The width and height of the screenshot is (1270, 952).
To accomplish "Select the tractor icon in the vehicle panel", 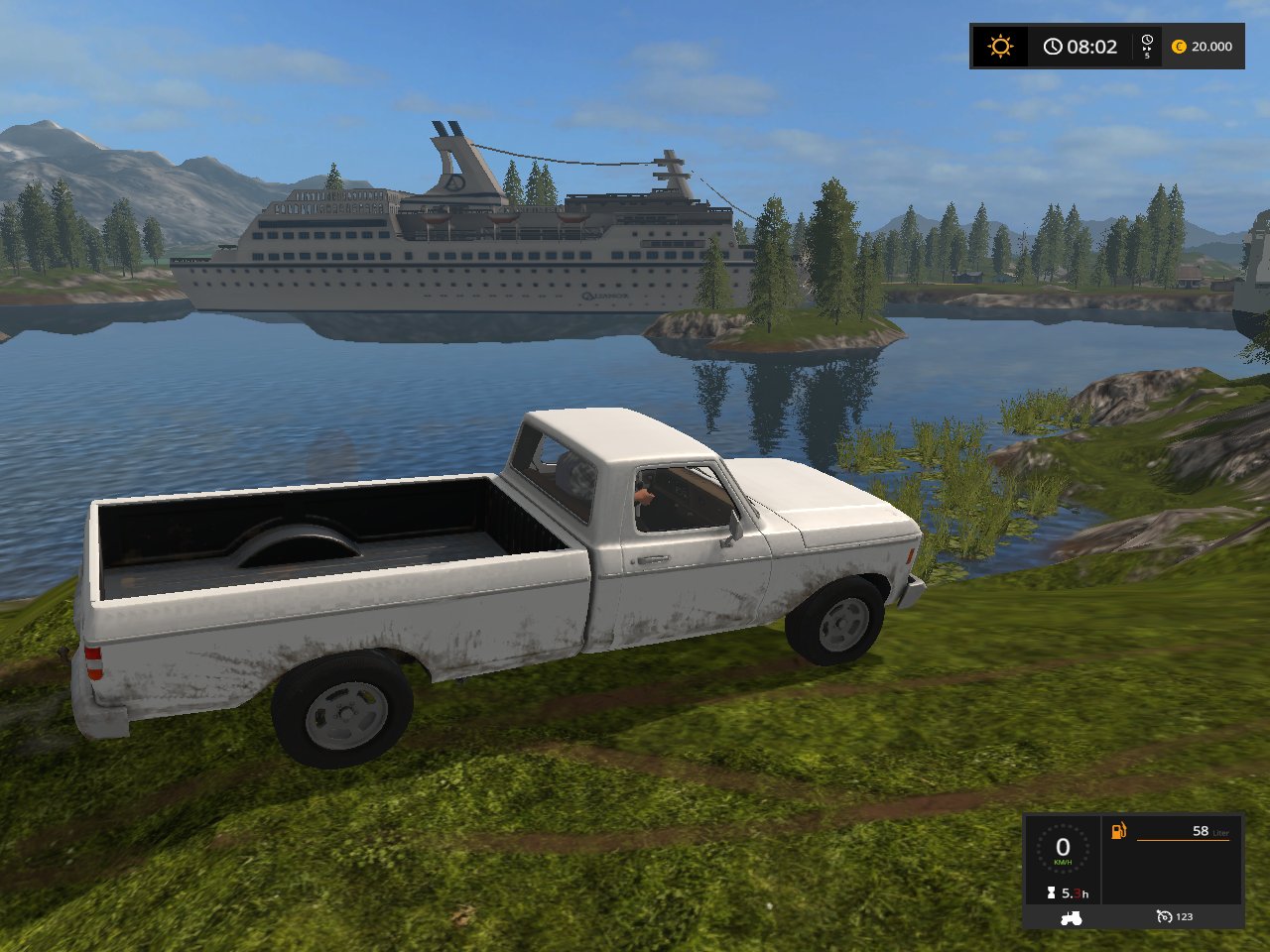I will (x=1072, y=917).
